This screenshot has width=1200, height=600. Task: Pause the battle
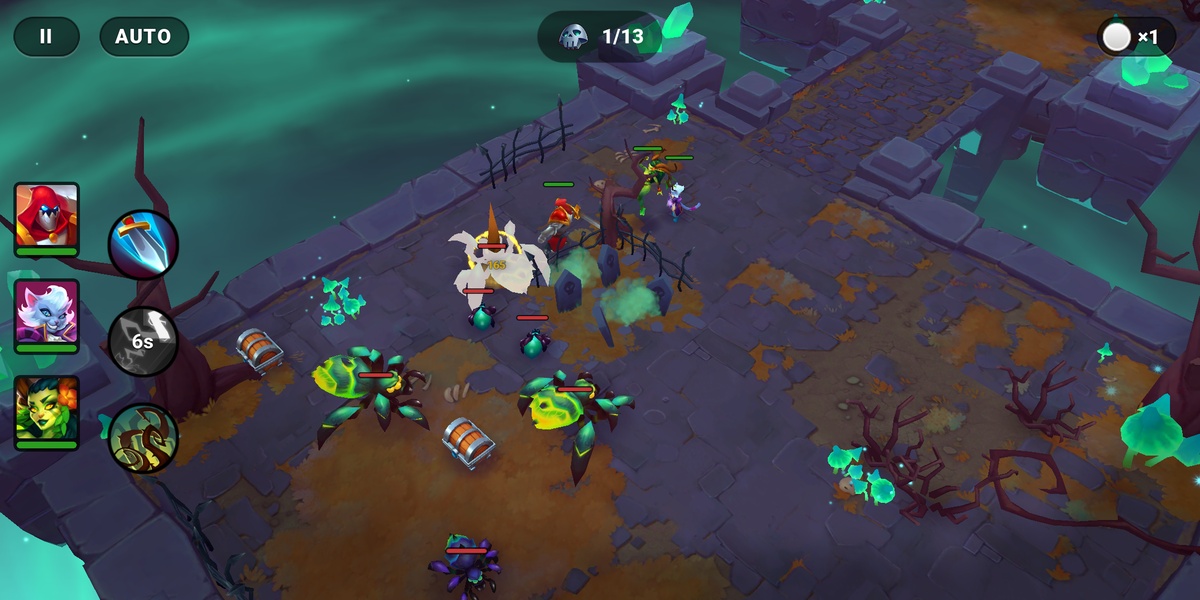click(46, 37)
